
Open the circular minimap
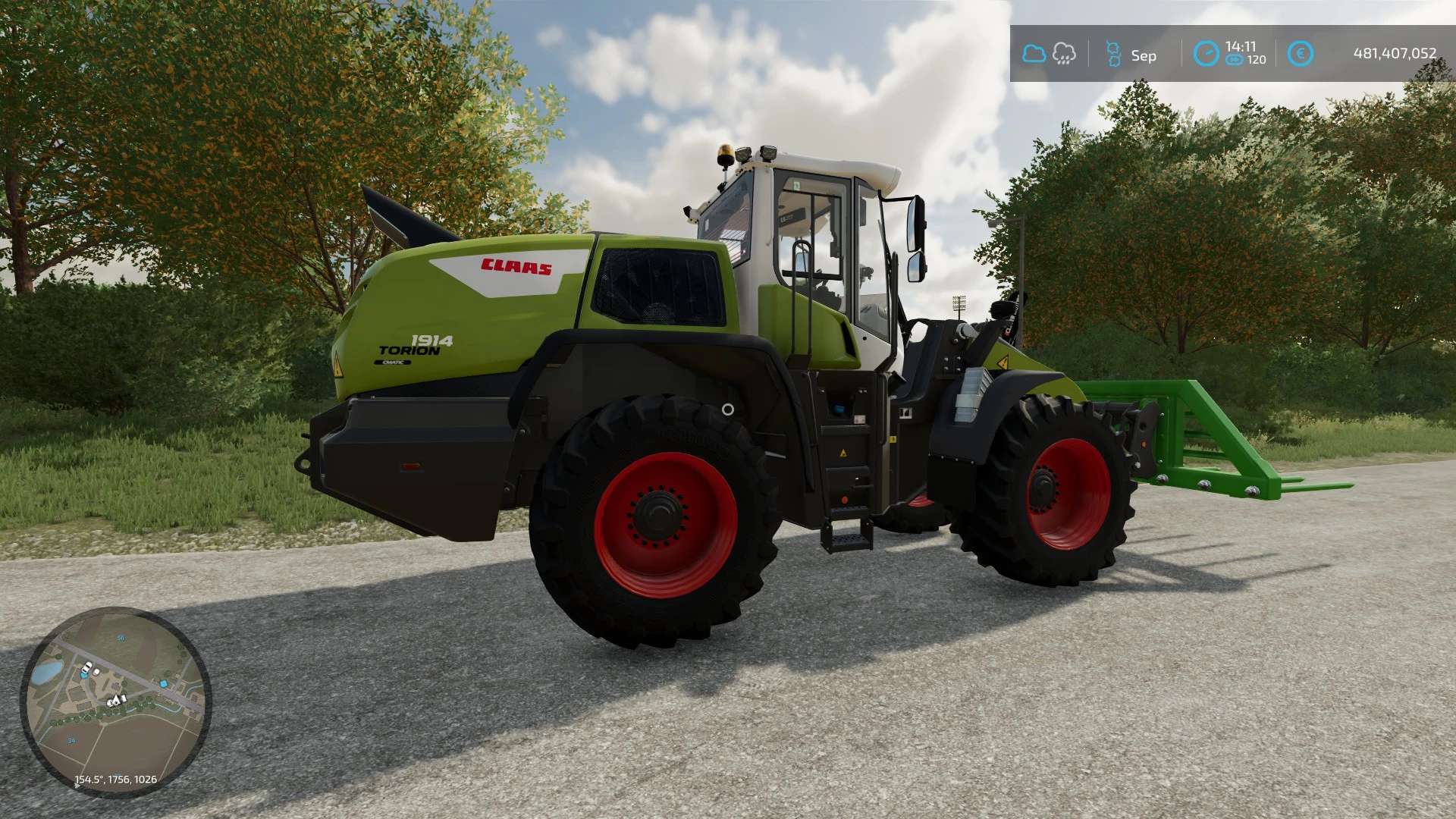(x=115, y=701)
